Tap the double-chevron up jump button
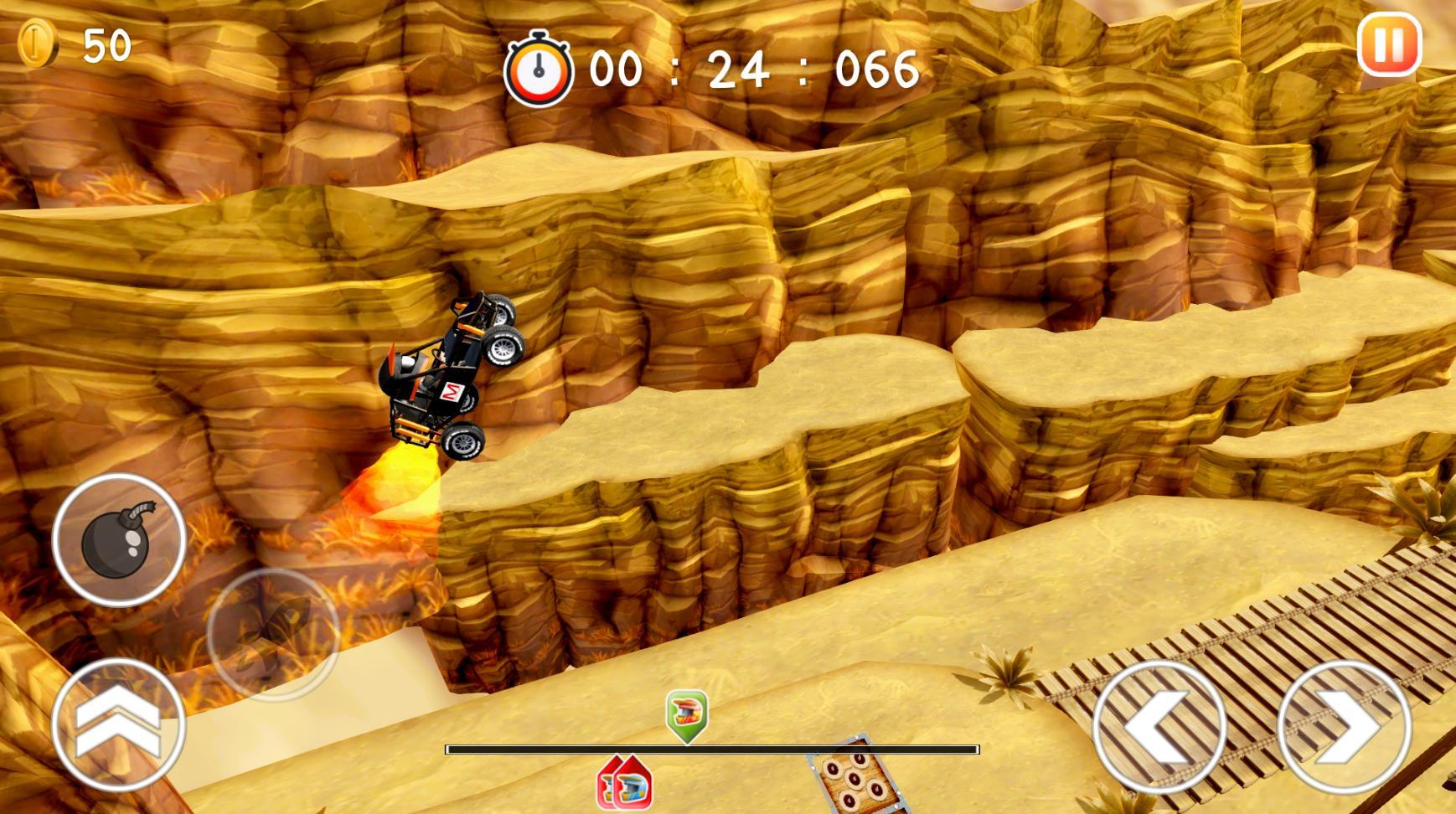The height and width of the screenshot is (814, 1456). [118, 725]
